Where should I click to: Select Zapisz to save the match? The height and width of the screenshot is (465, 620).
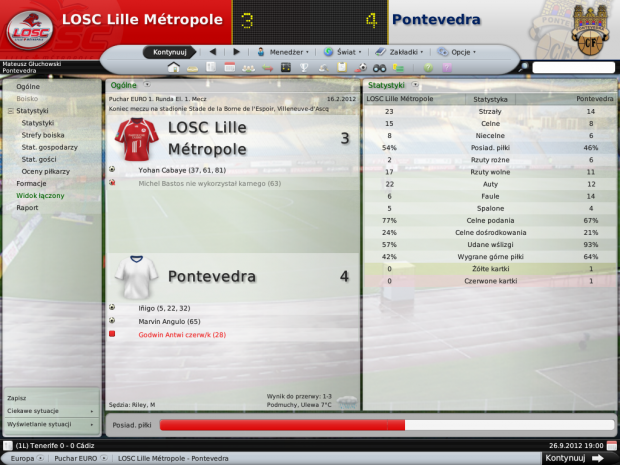17,397
